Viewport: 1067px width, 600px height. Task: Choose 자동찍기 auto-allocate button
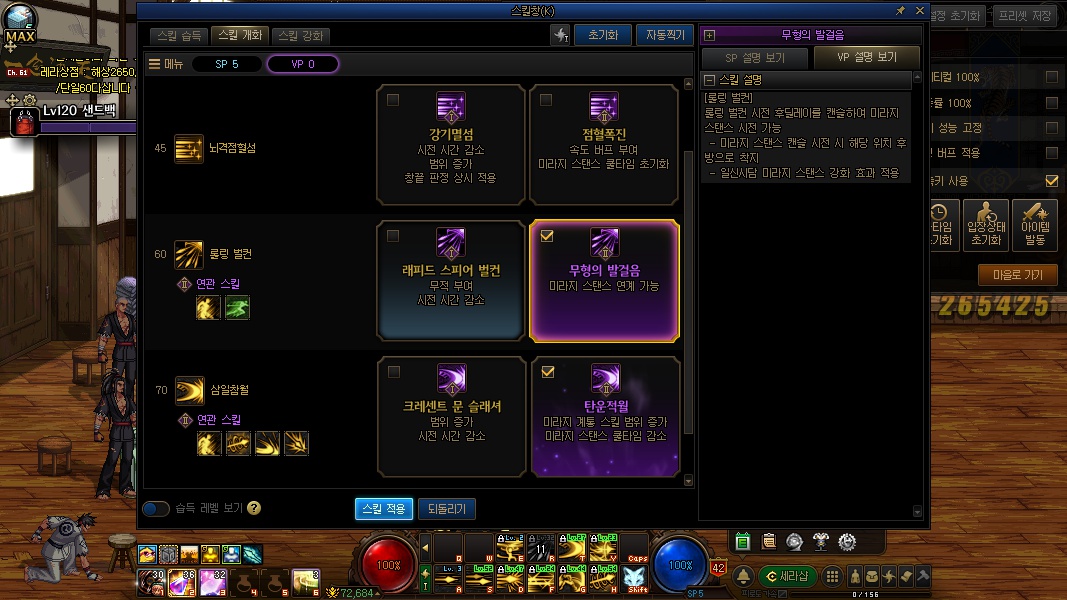664,35
